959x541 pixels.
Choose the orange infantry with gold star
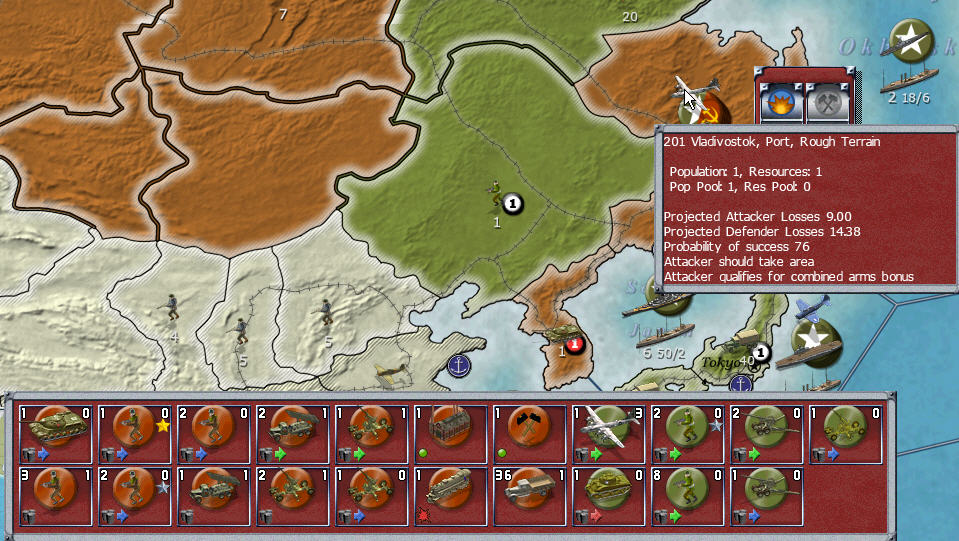pos(134,434)
